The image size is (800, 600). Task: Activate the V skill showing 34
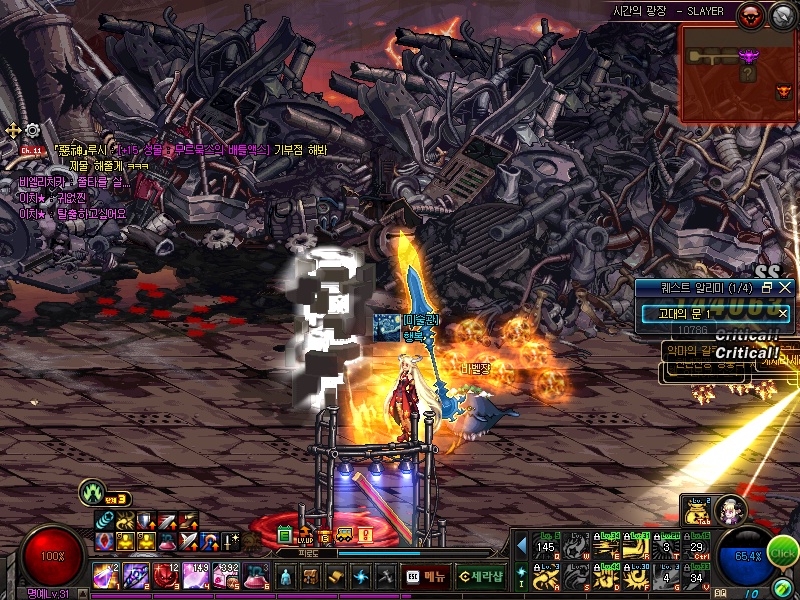click(699, 576)
